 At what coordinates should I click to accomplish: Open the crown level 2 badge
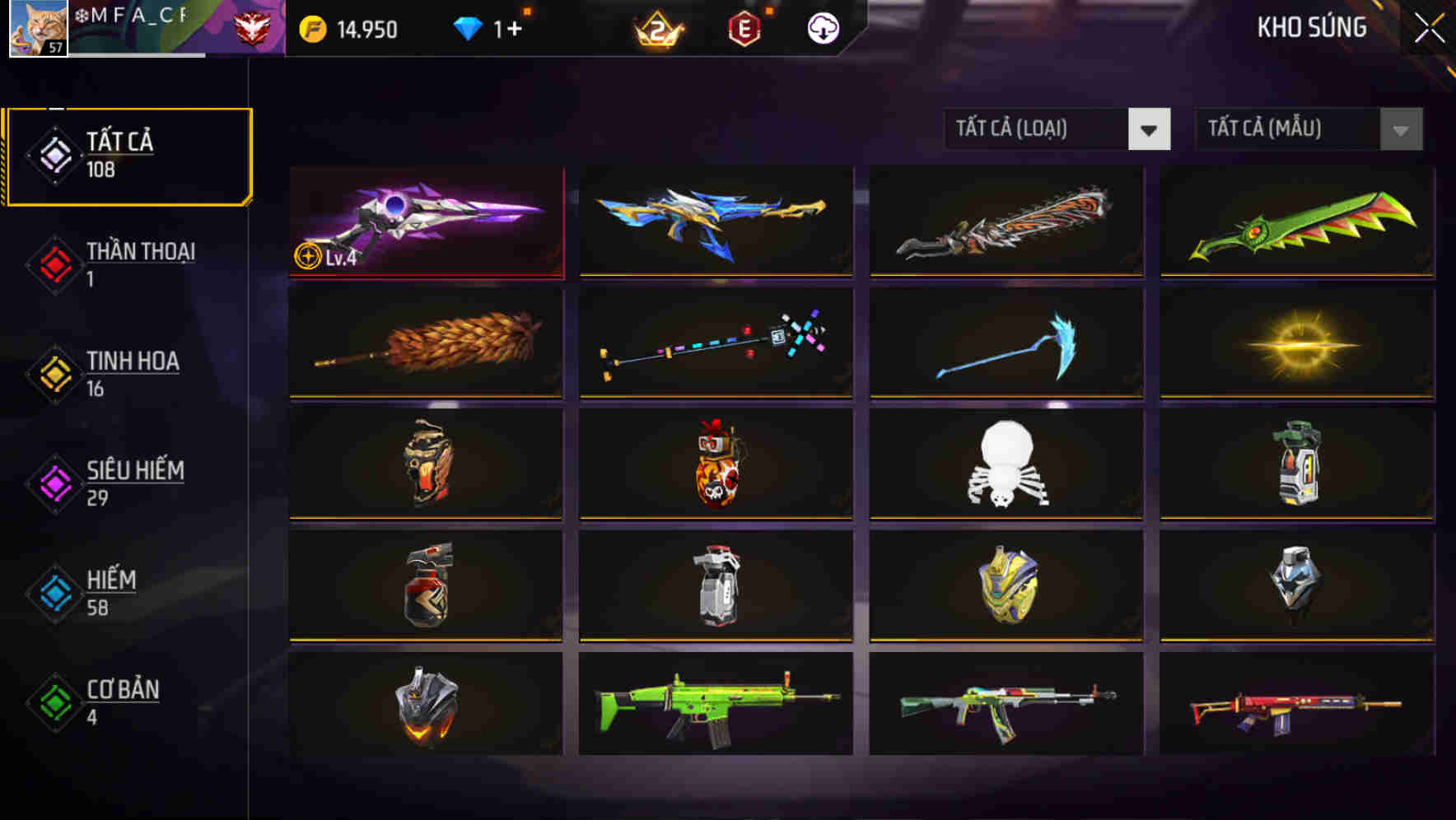point(659,27)
